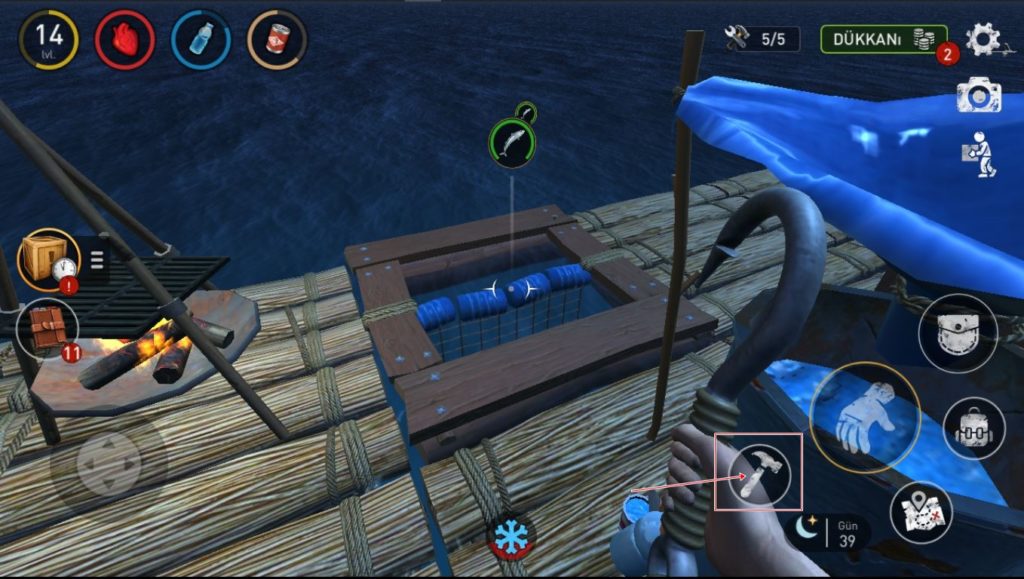Tap the snowflake icon

511,536
